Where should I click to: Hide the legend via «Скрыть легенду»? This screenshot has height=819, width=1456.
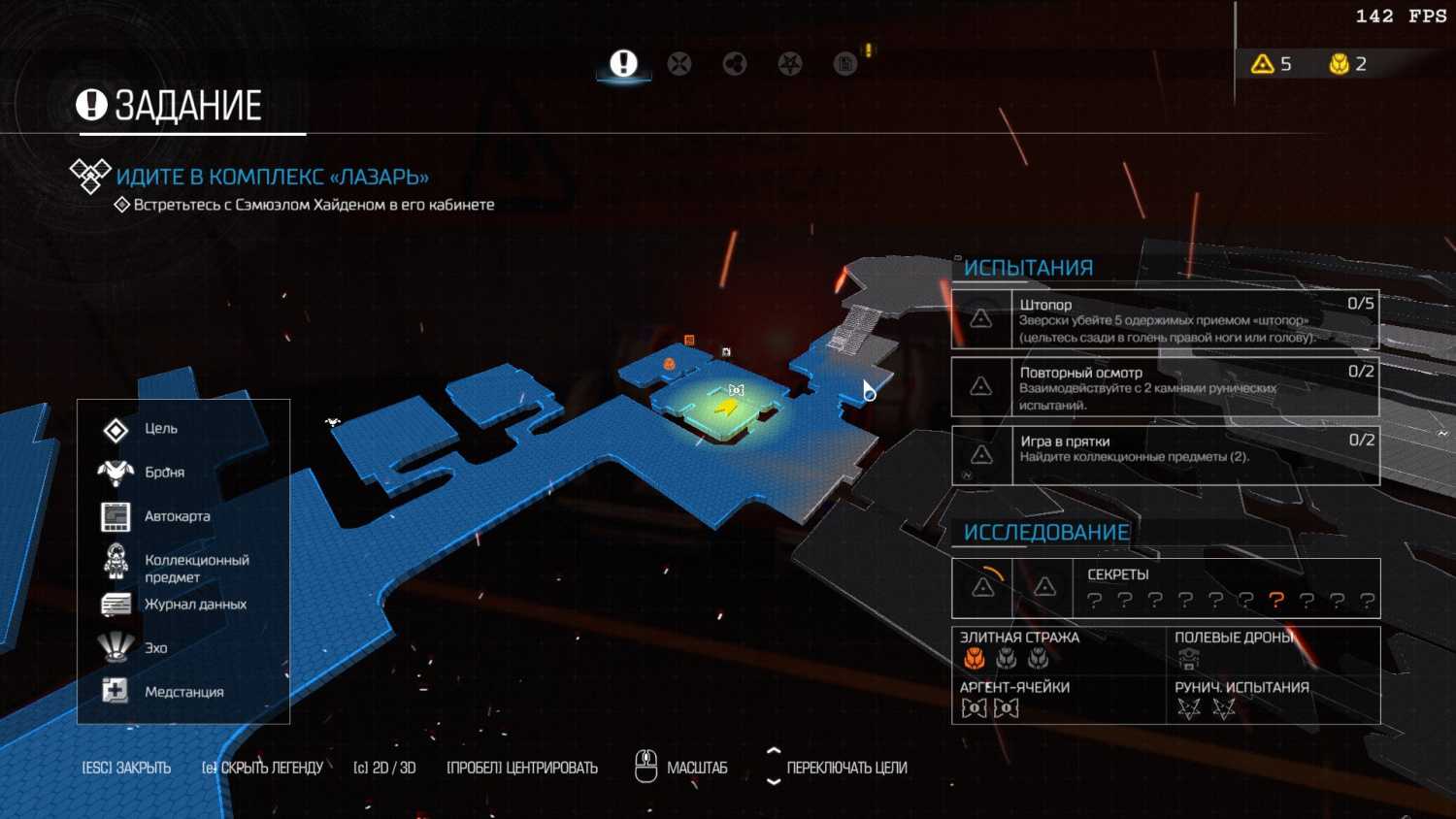[x=262, y=768]
